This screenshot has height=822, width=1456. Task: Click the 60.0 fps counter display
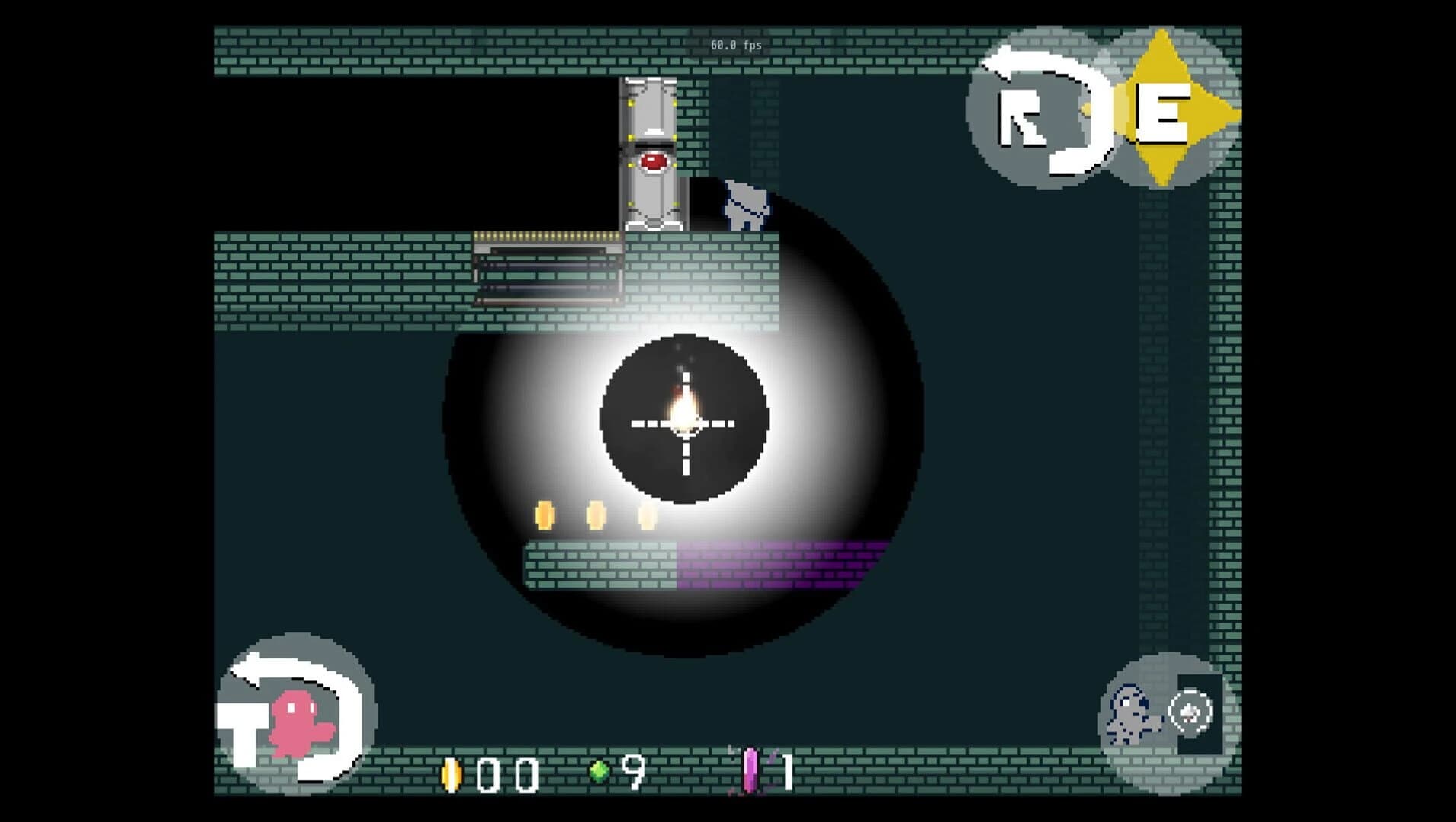pos(737,44)
